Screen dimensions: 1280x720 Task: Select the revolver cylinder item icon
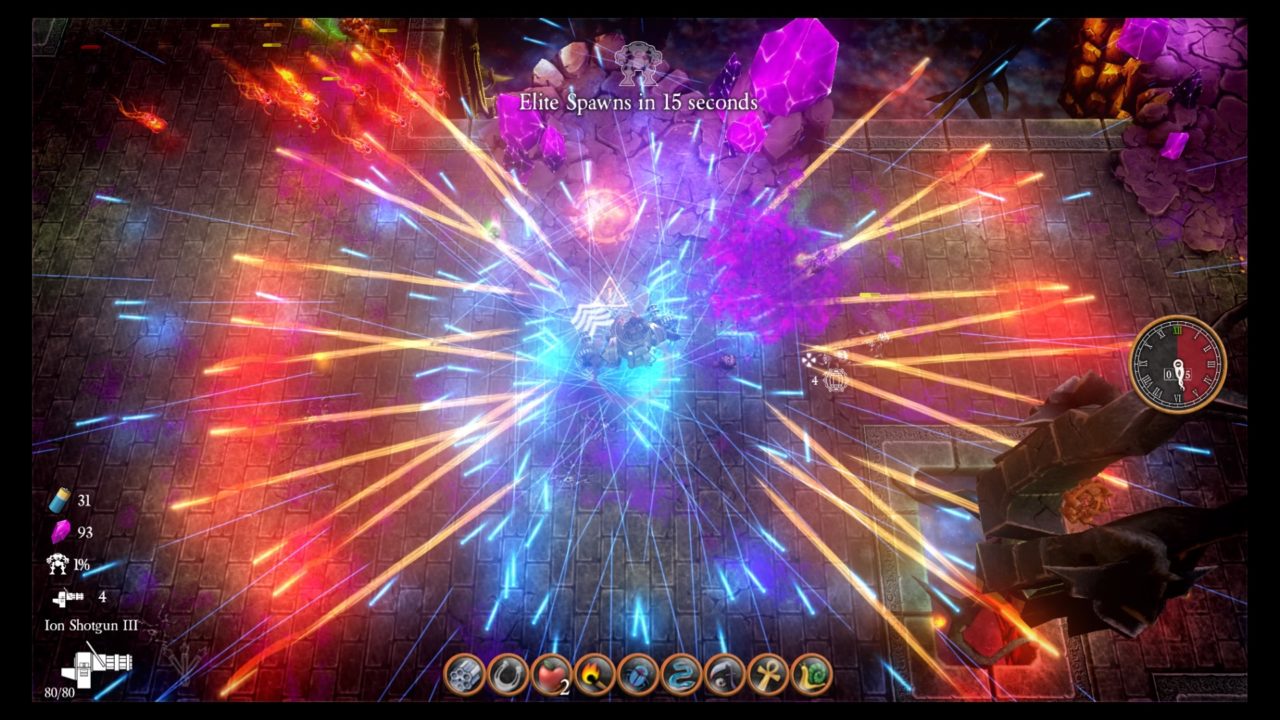(x=464, y=675)
